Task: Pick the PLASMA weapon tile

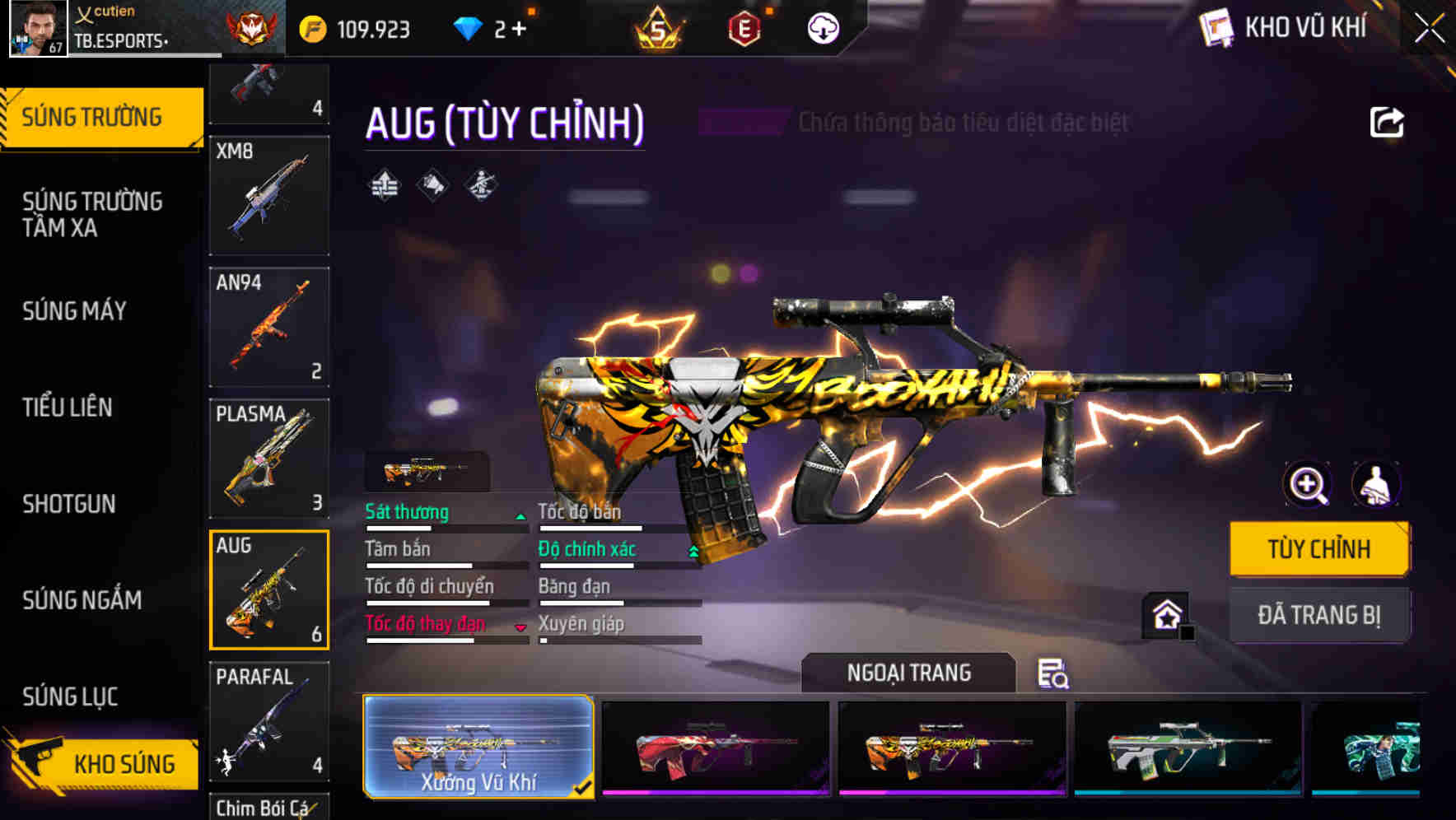Action: tap(269, 458)
